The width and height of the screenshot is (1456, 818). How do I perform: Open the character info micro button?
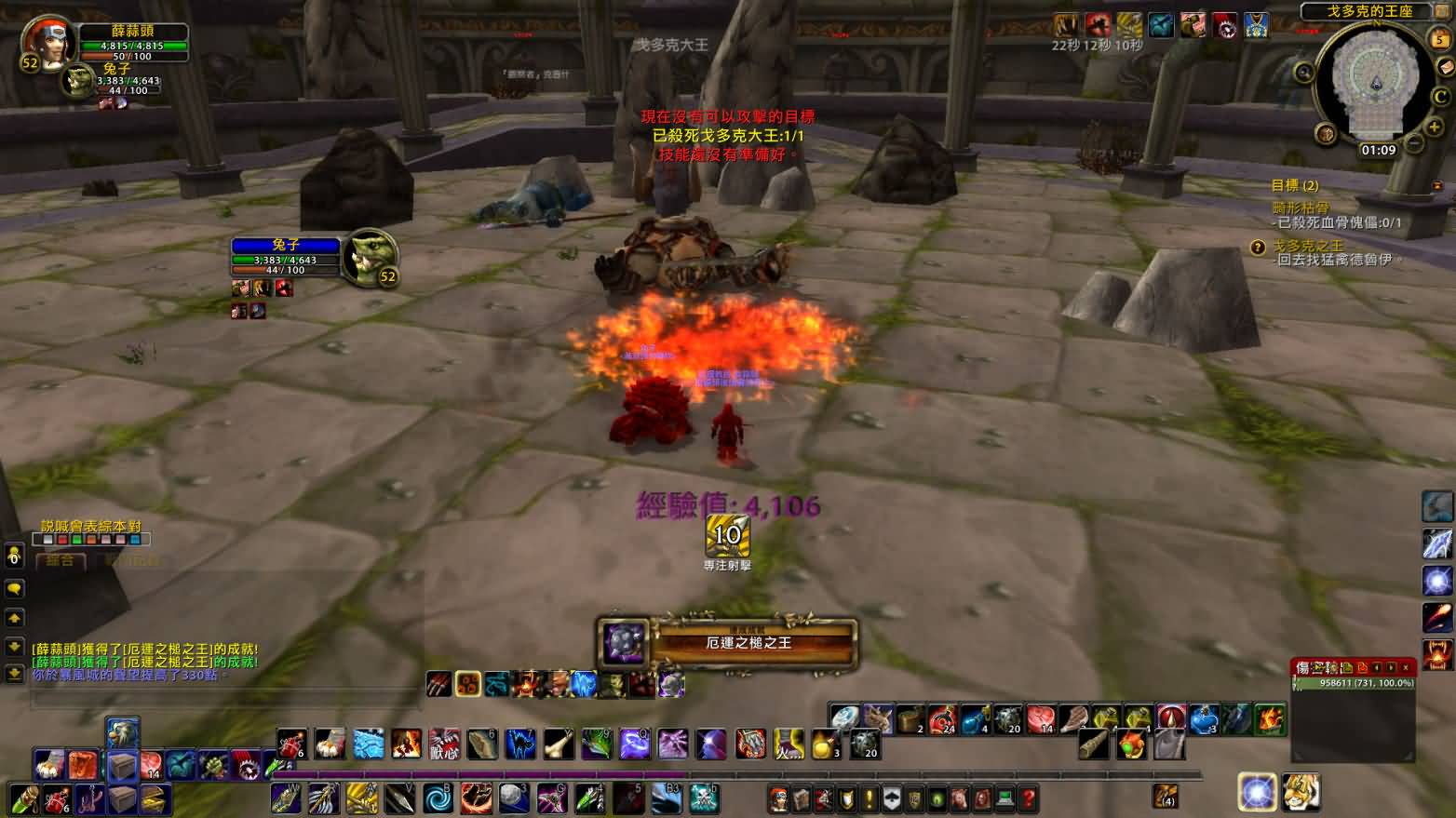click(778, 798)
